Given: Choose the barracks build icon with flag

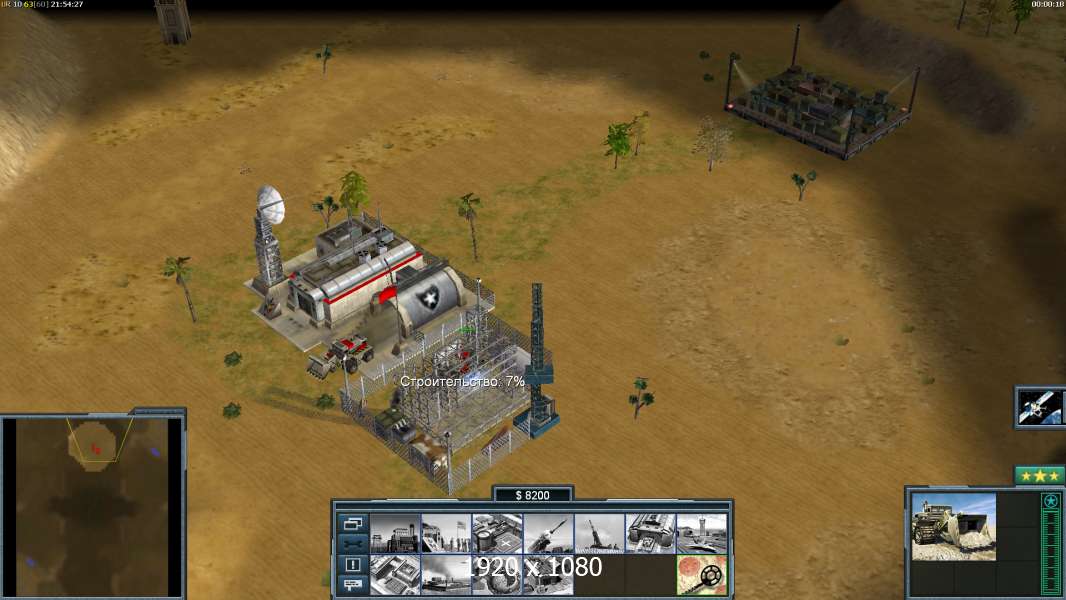Looking at the screenshot, I should (446, 534).
